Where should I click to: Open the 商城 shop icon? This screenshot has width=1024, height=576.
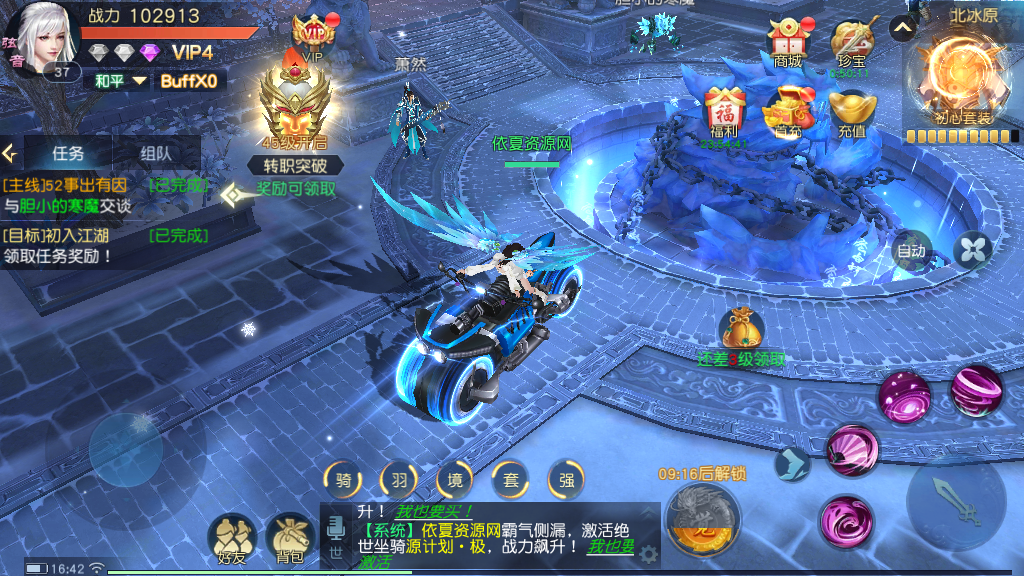[x=787, y=42]
